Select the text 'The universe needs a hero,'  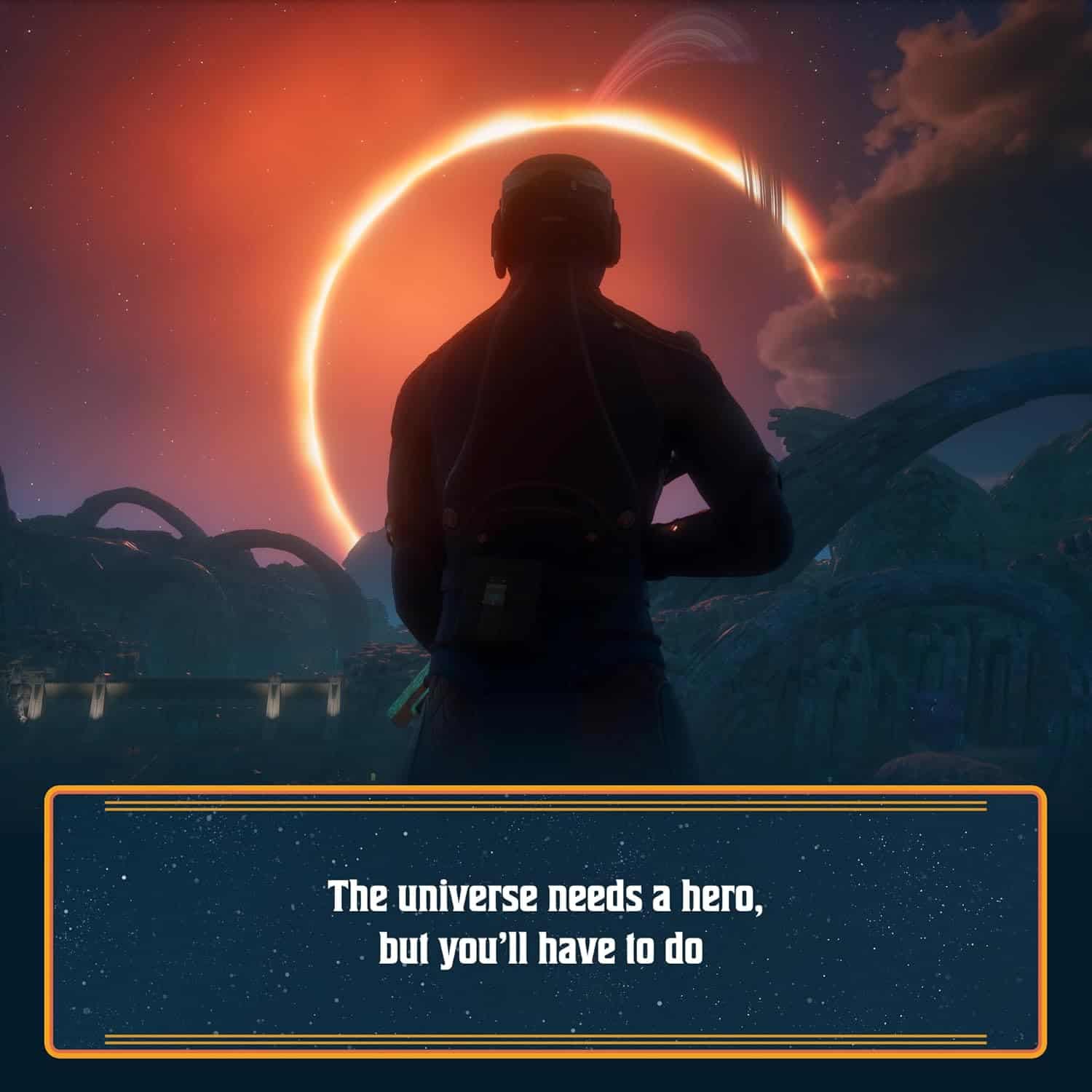point(546,901)
